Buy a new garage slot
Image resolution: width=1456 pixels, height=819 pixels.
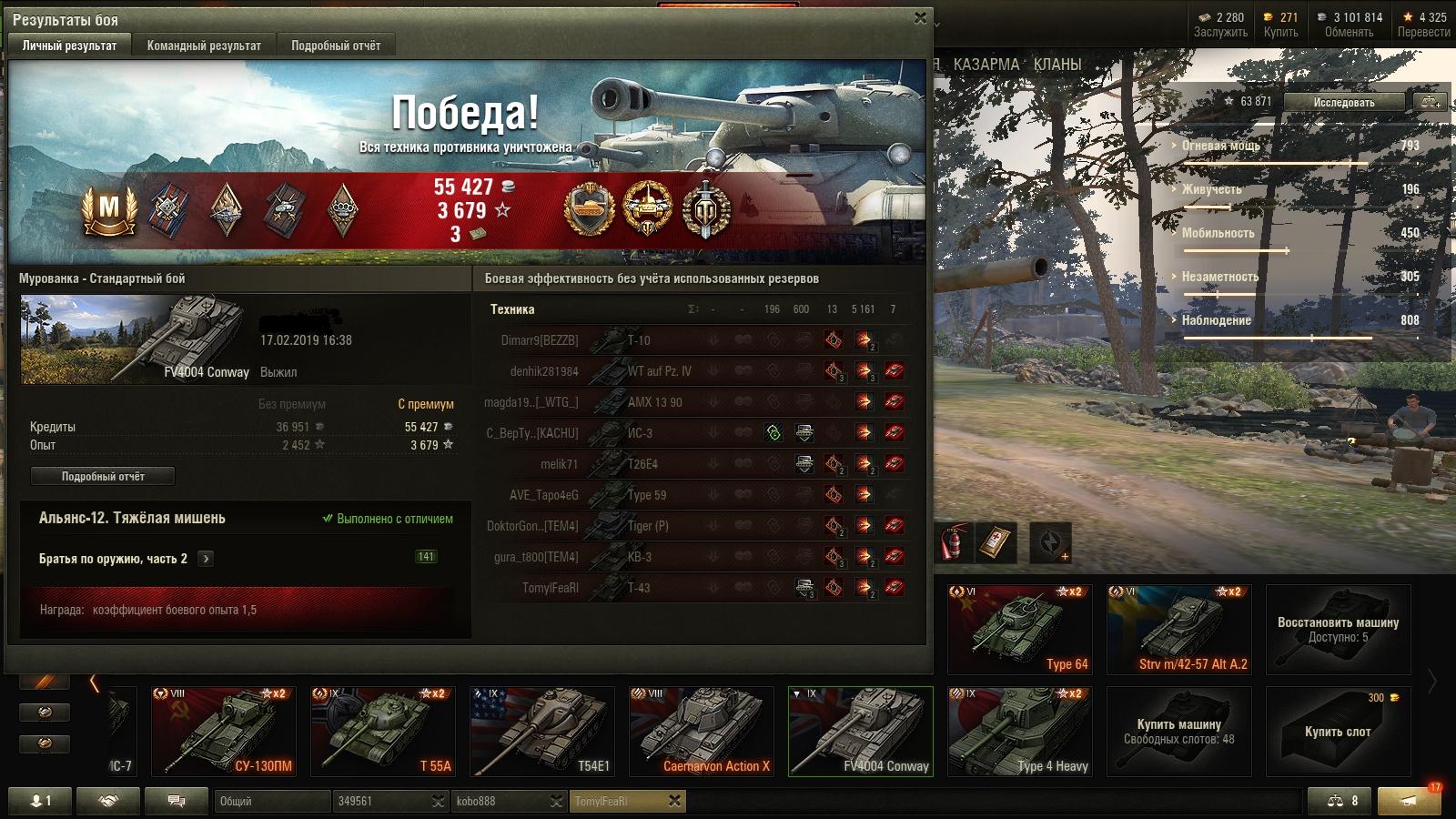pos(1338,731)
